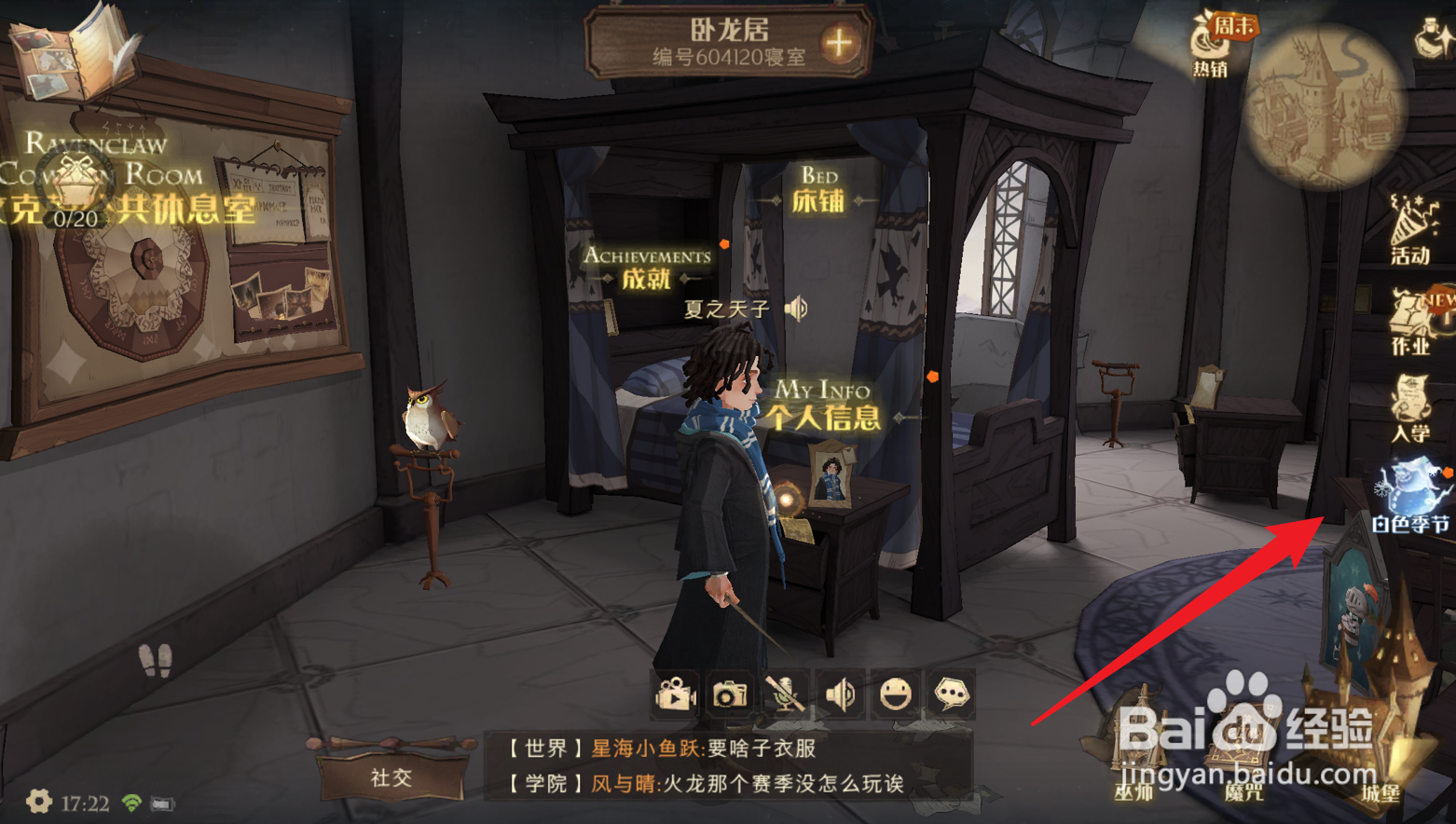Open the emoji picker in the chat toolbar
Viewport: 1456px width, 824px height.
coord(896,694)
